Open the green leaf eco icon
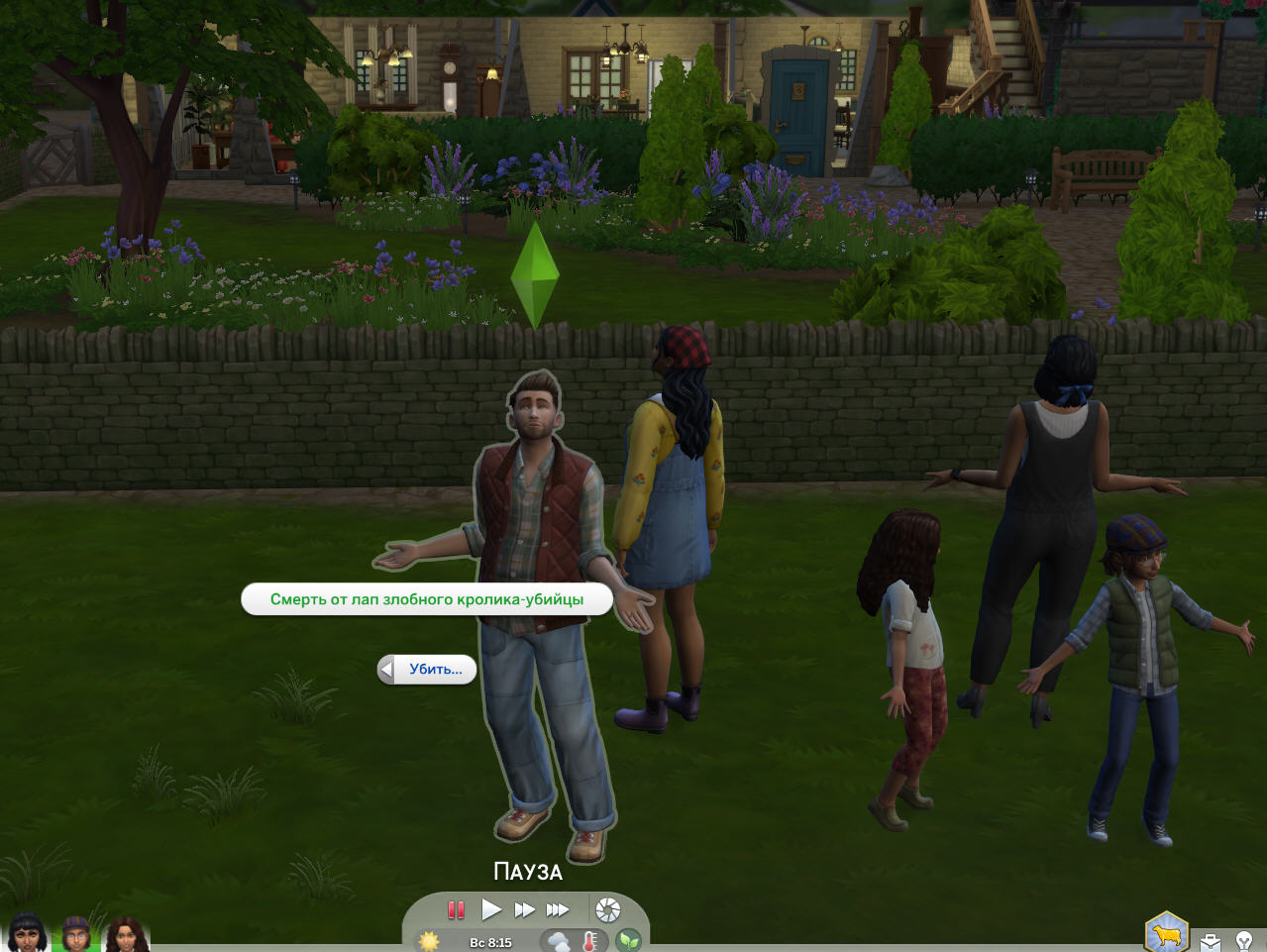The height and width of the screenshot is (952, 1267). tap(628, 941)
